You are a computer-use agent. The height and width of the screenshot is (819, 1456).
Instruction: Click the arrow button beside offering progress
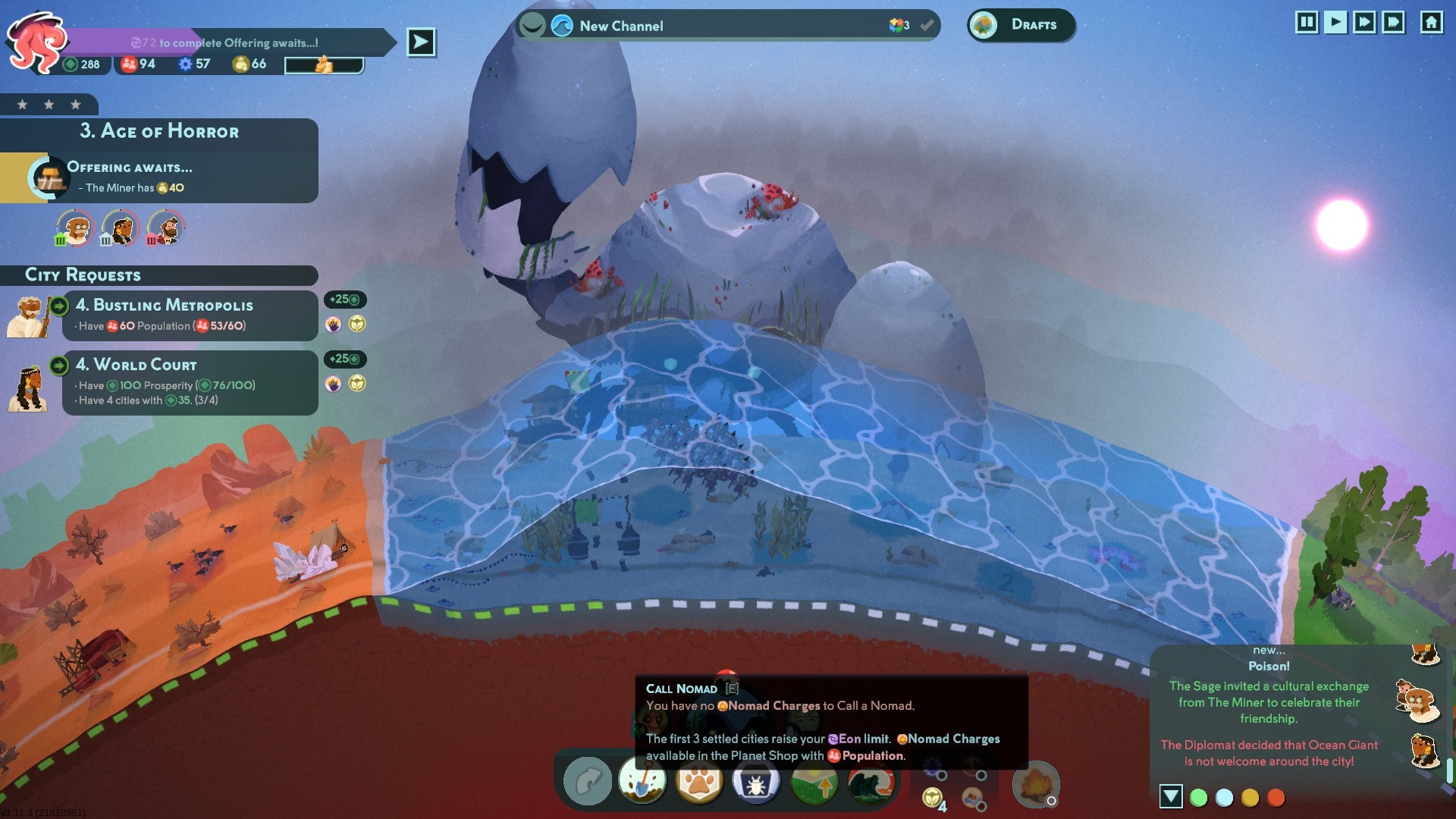[421, 42]
